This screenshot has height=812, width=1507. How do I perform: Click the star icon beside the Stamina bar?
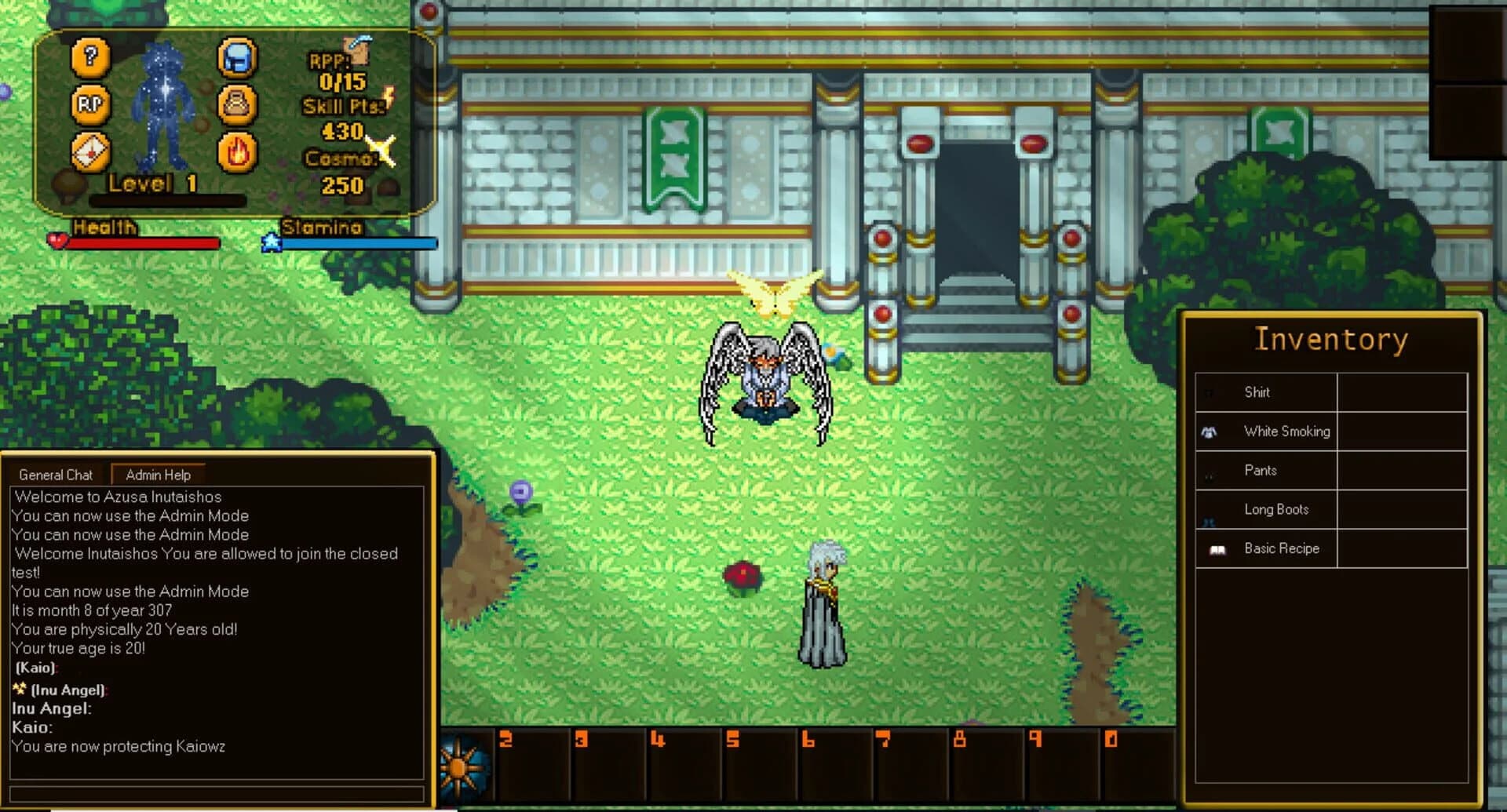pyautogui.click(x=270, y=242)
